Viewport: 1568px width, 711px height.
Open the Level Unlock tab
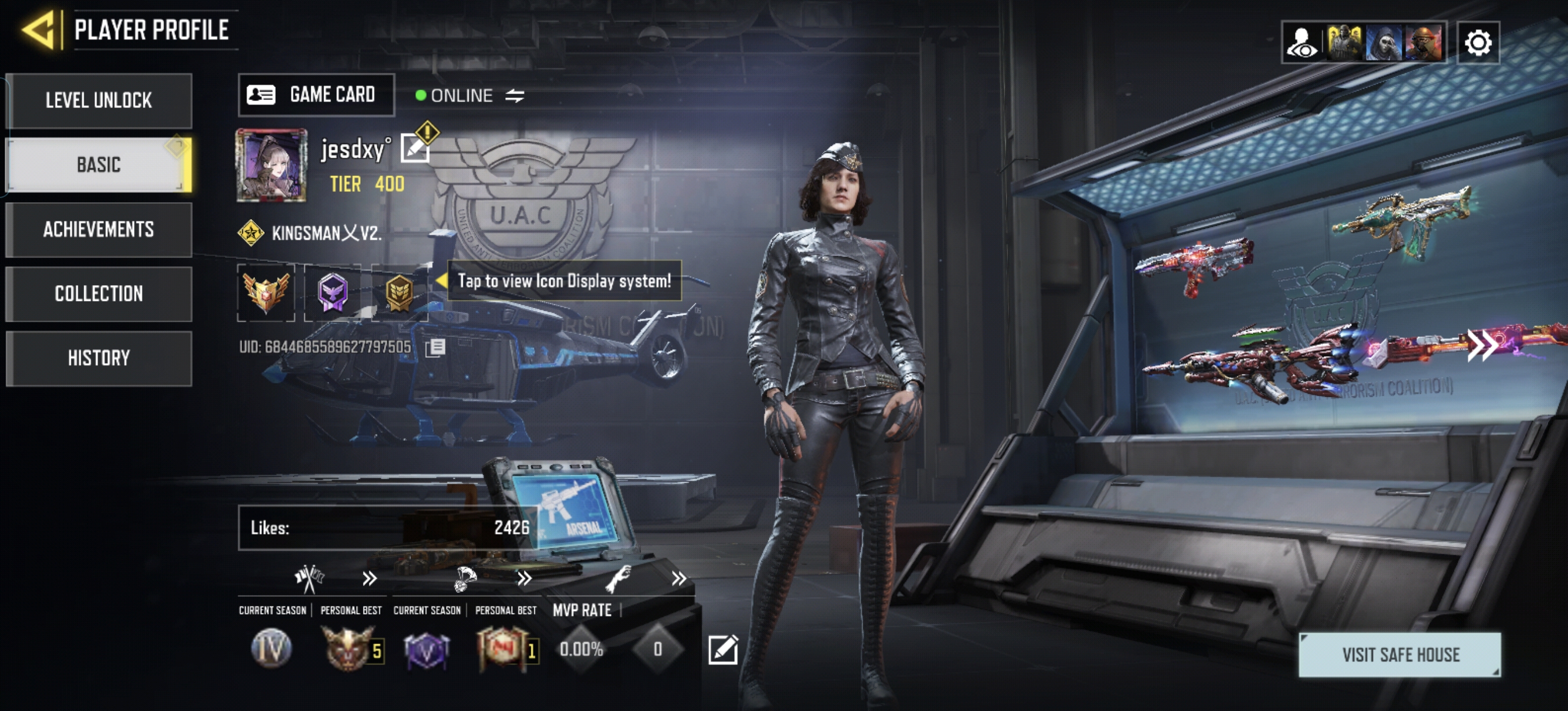point(99,100)
